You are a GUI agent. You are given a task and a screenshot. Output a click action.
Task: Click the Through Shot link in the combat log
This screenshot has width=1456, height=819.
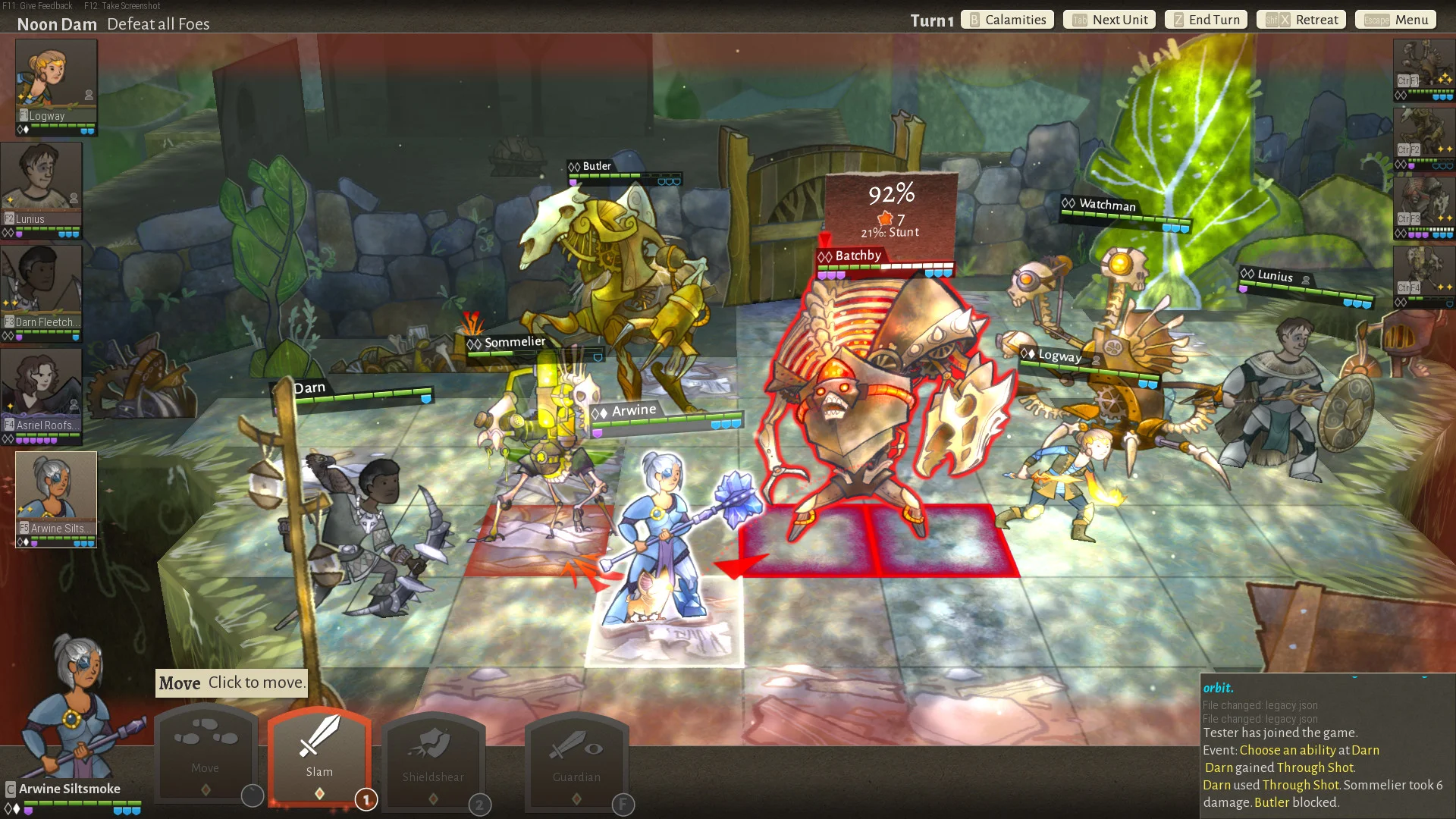[1314, 767]
